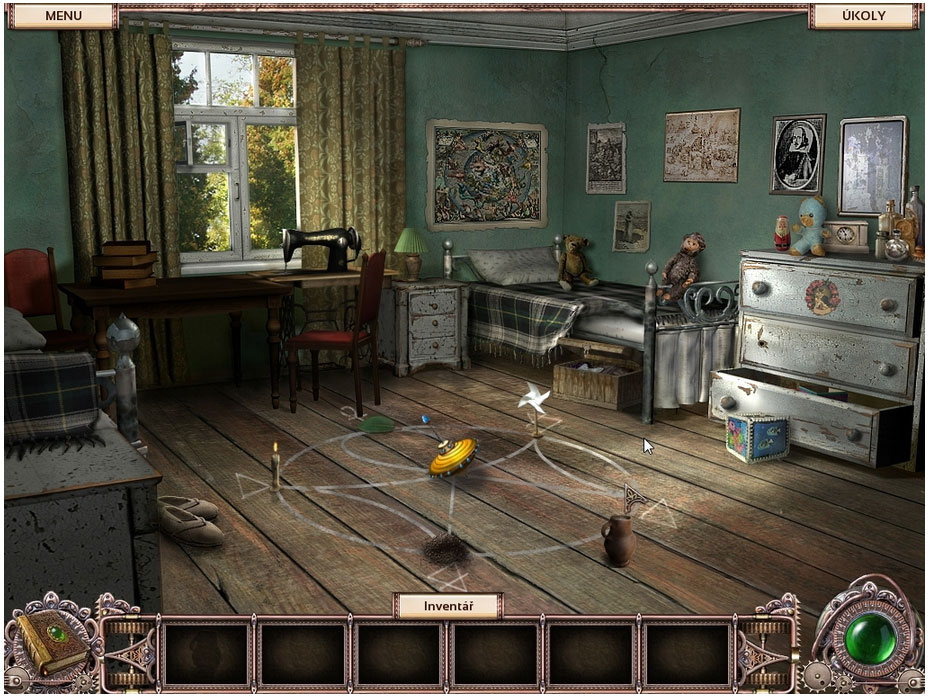Click the Inventář label tab
The image size is (929, 698).
point(447,605)
